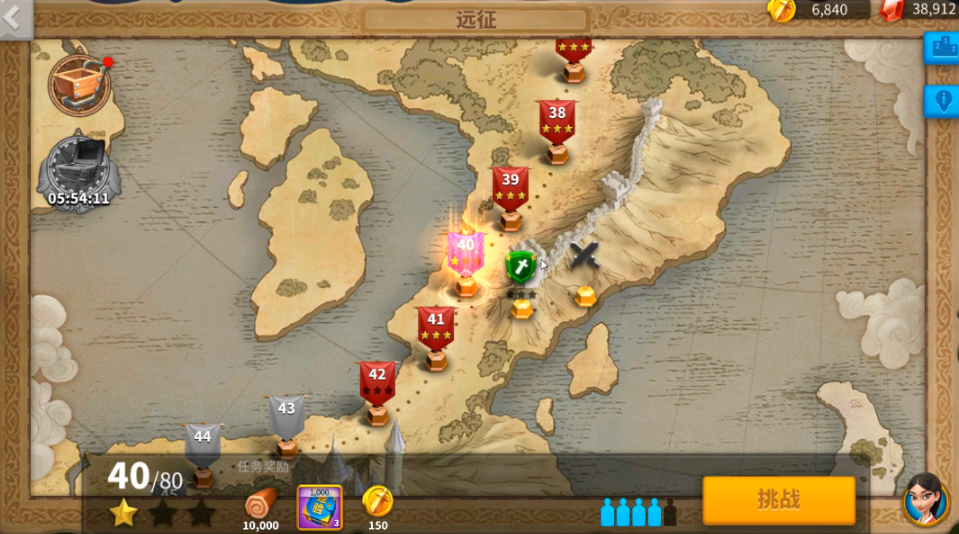Start the stage with the orange 挑战 button
The width and height of the screenshot is (959, 534).
point(778,500)
